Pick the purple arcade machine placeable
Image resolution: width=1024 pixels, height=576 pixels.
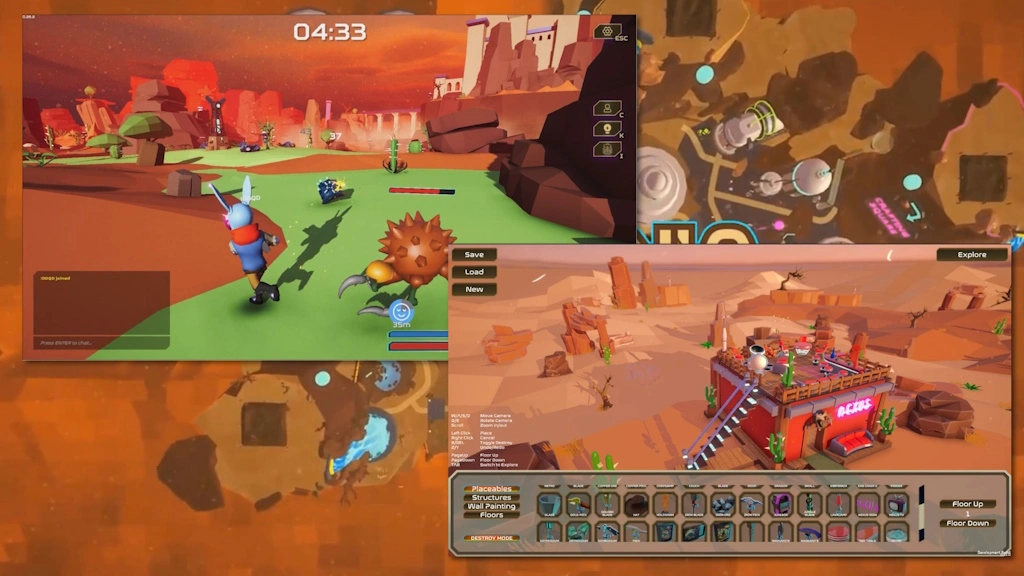(x=780, y=505)
